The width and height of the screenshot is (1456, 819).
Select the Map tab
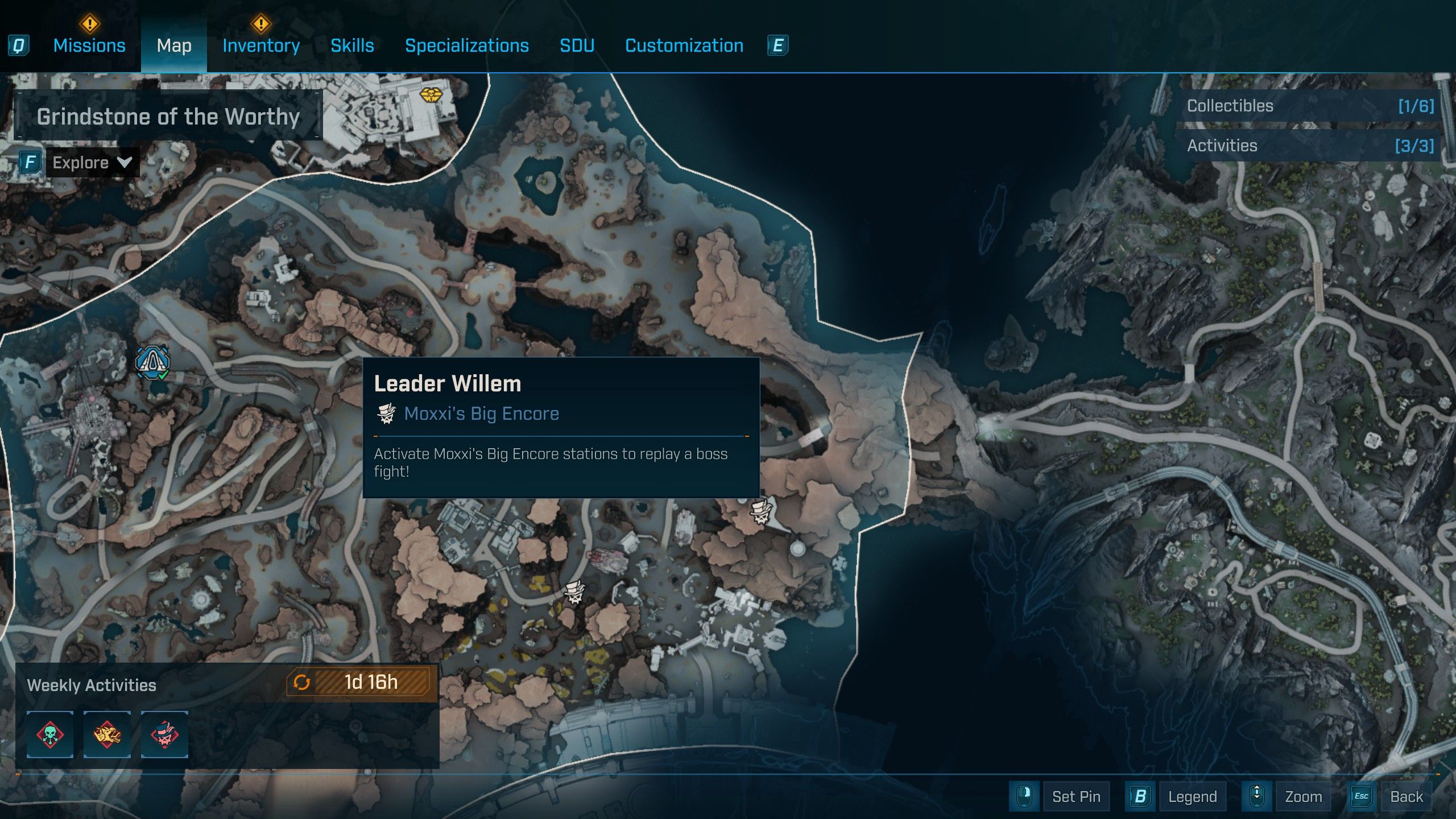click(174, 45)
